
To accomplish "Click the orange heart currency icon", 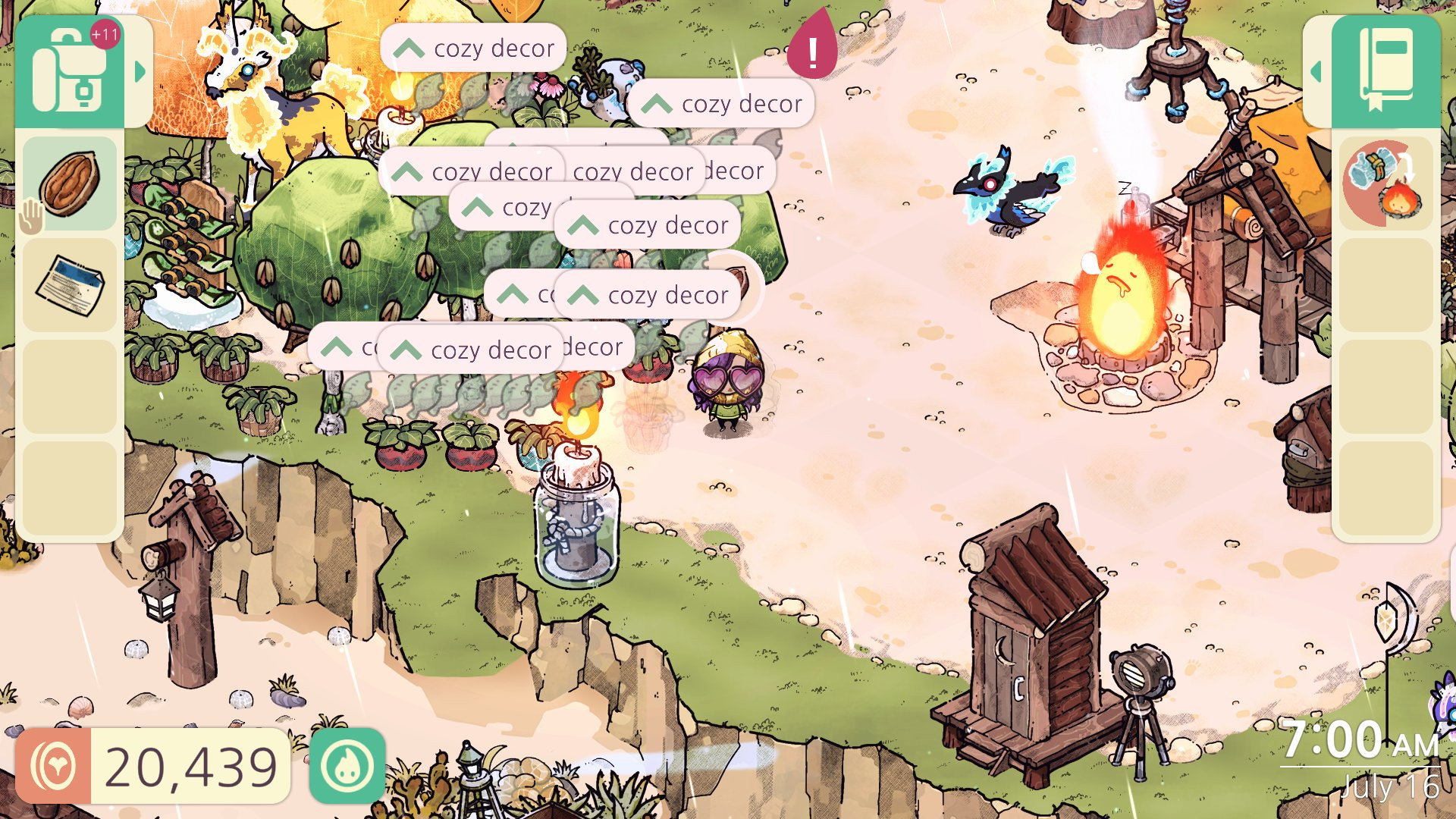I will [53, 766].
